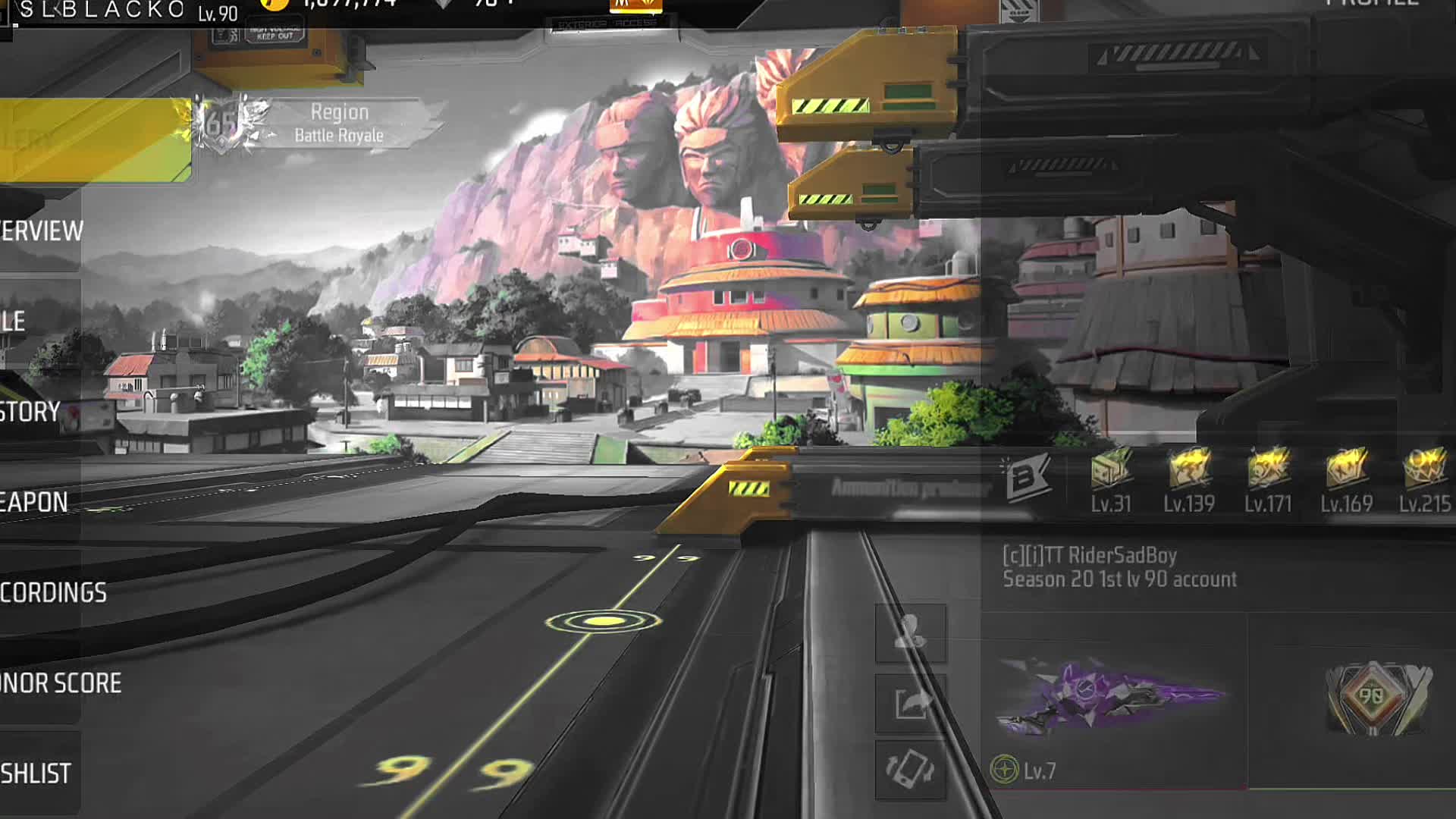Image resolution: width=1456 pixels, height=819 pixels.
Task: Open the Weapon tab
Action: pyautogui.click(x=35, y=502)
